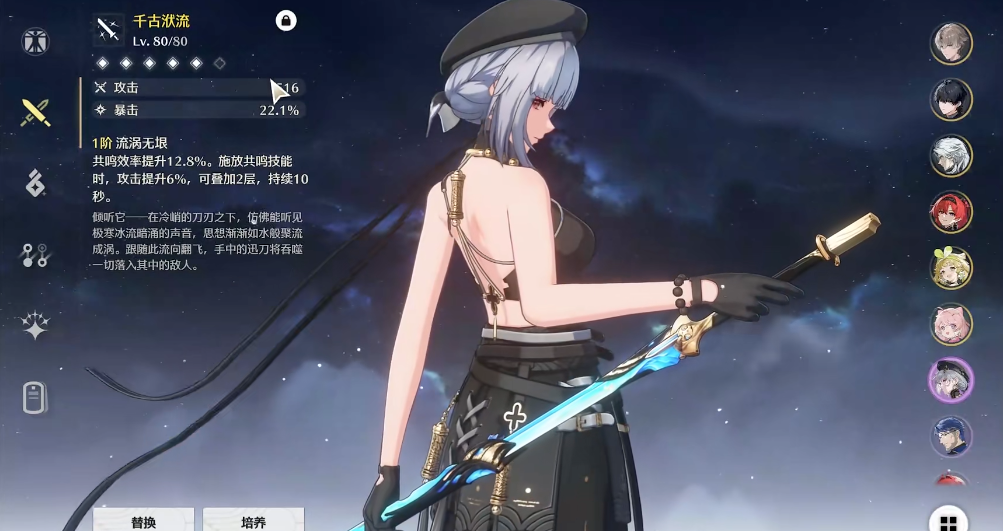Open the 培养 (upgrade) weapon menu
This screenshot has height=531, width=1003.
coord(253,520)
